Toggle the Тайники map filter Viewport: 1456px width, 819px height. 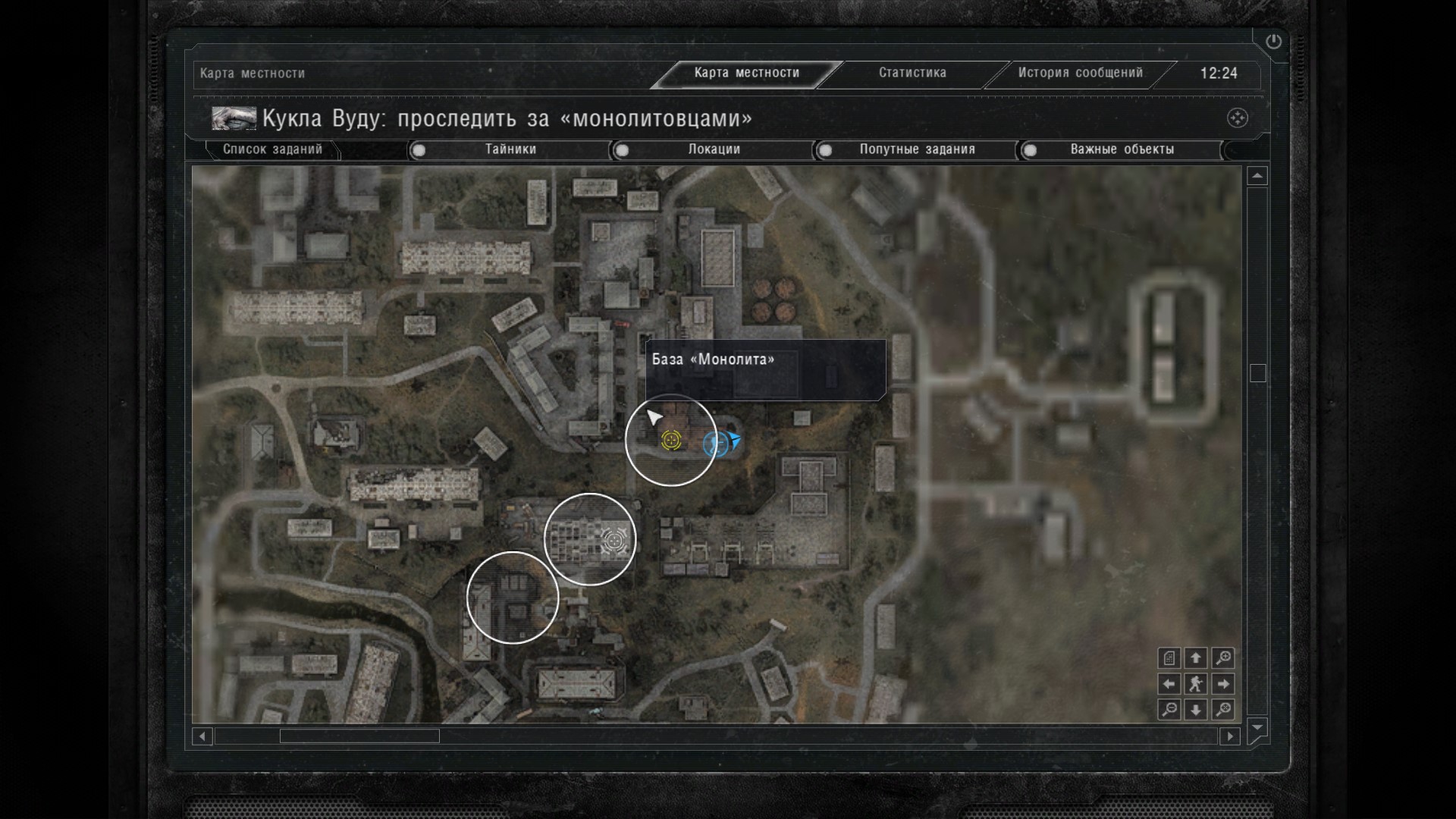click(x=510, y=149)
